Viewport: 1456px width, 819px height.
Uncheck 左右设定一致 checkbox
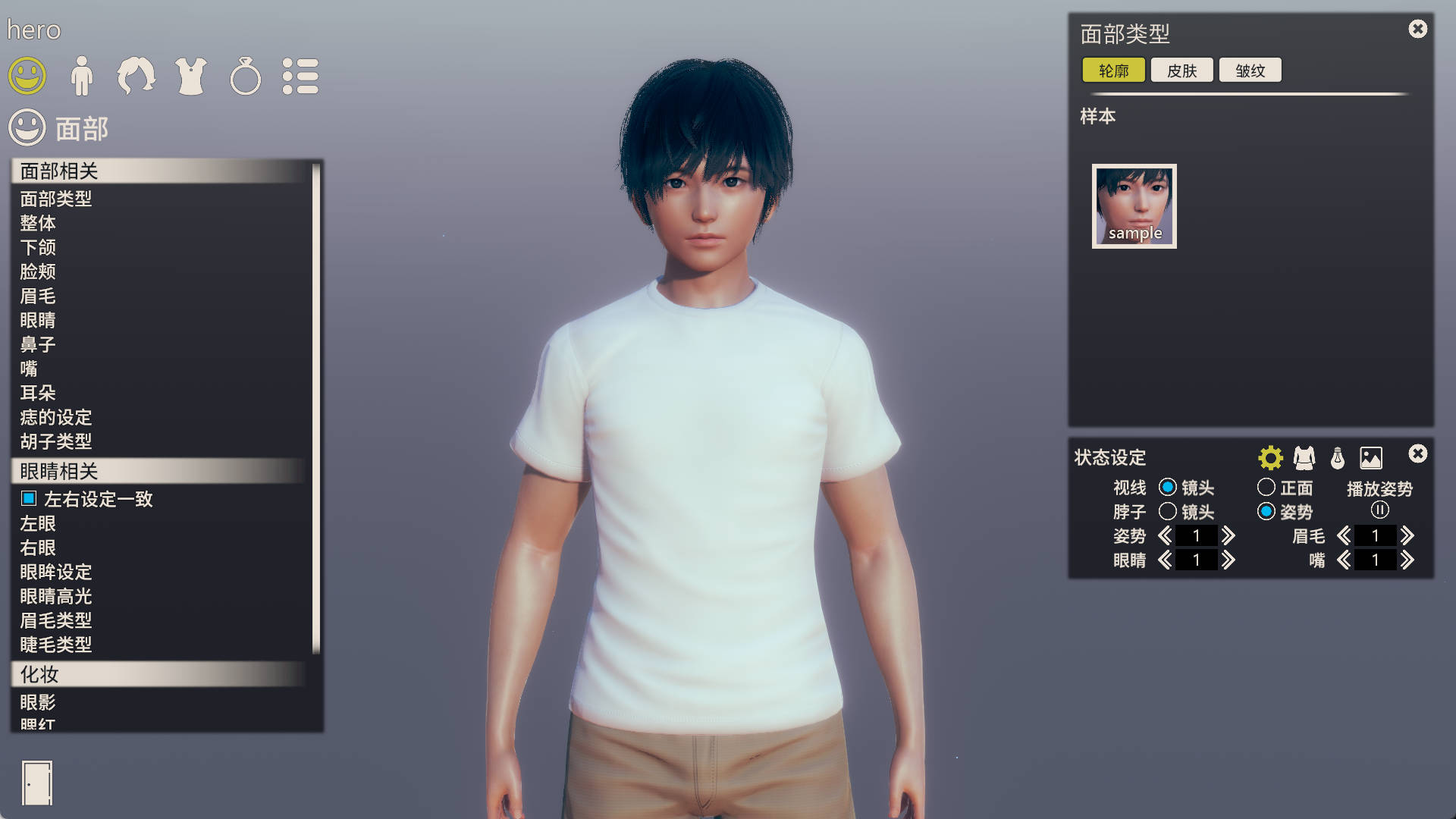tap(28, 499)
